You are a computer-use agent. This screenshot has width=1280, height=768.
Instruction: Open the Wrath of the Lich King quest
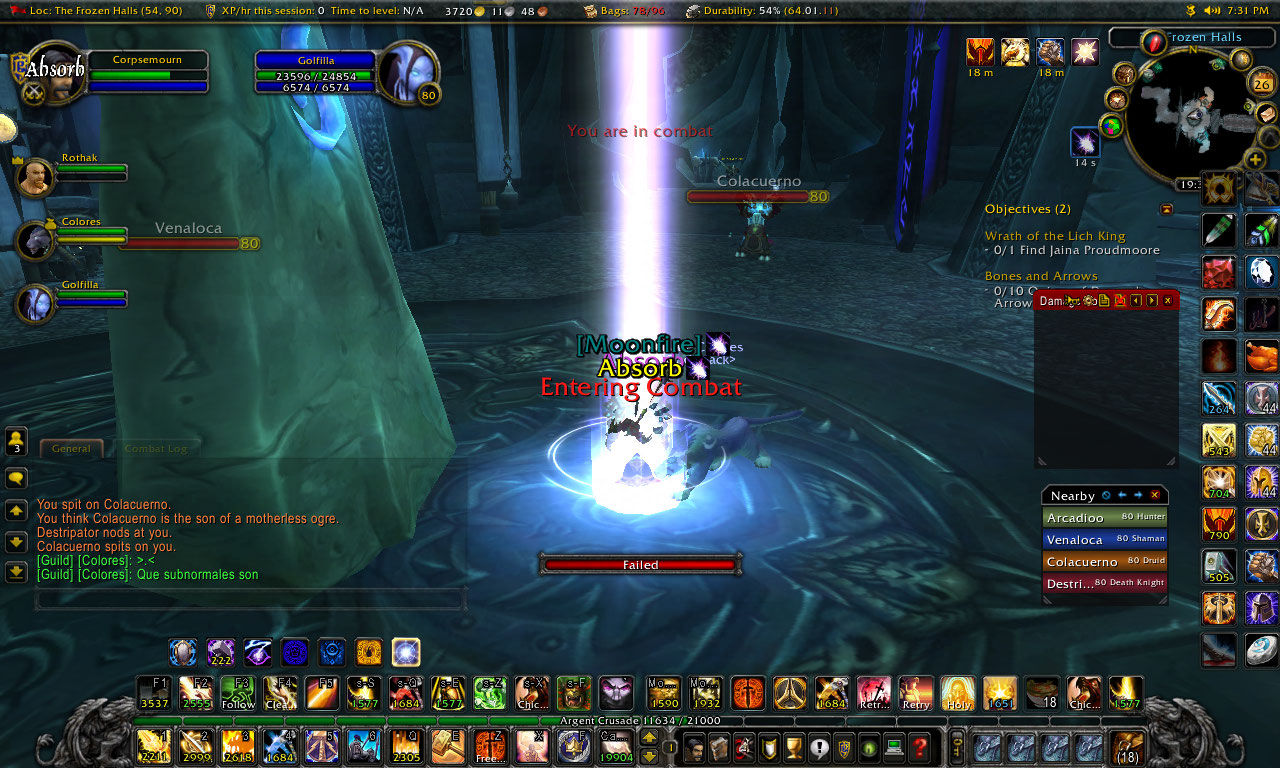pos(1055,236)
